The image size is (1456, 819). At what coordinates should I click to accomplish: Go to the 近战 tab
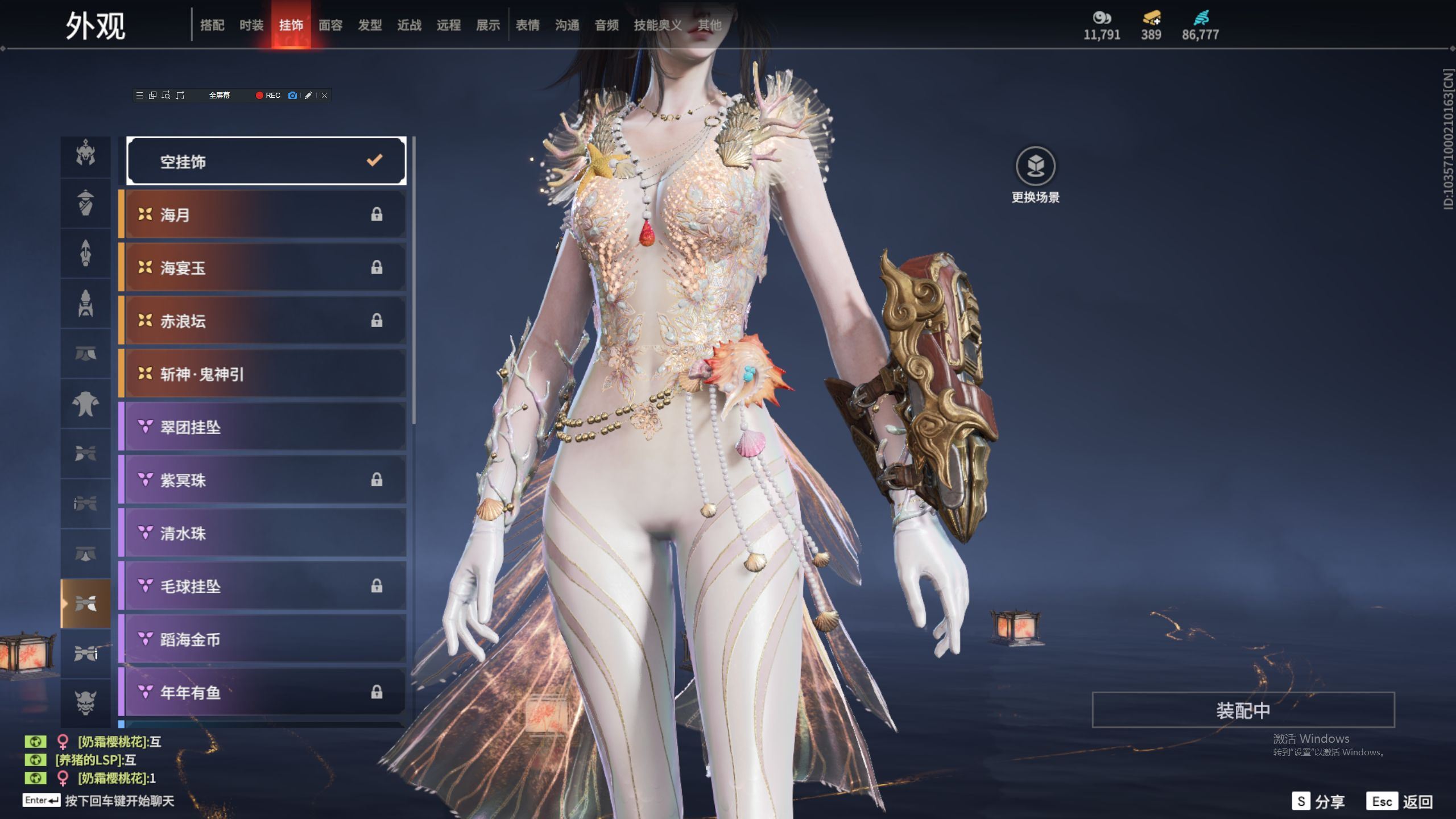tap(409, 25)
